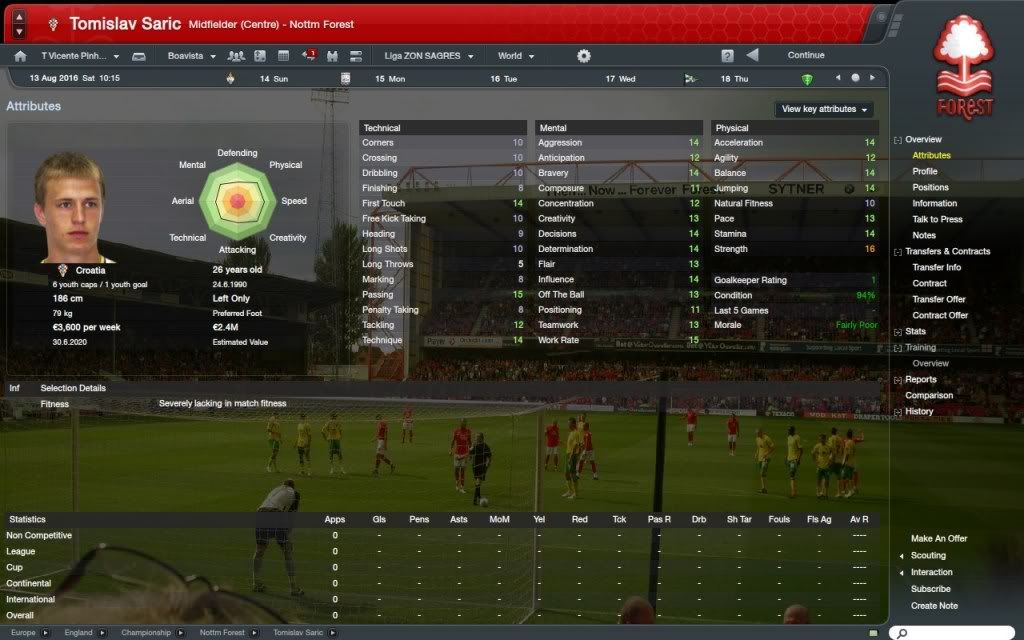The width and height of the screenshot is (1024, 640).
Task: Make An Offer for the player
Action: pyautogui.click(x=939, y=539)
